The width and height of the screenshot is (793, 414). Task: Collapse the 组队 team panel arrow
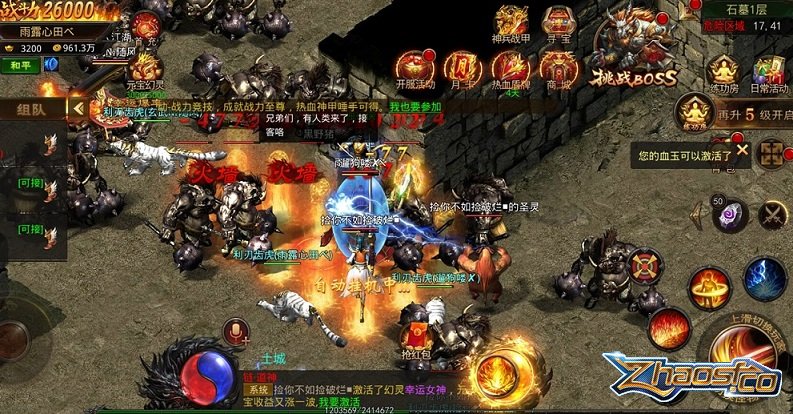pyautogui.click(x=76, y=107)
